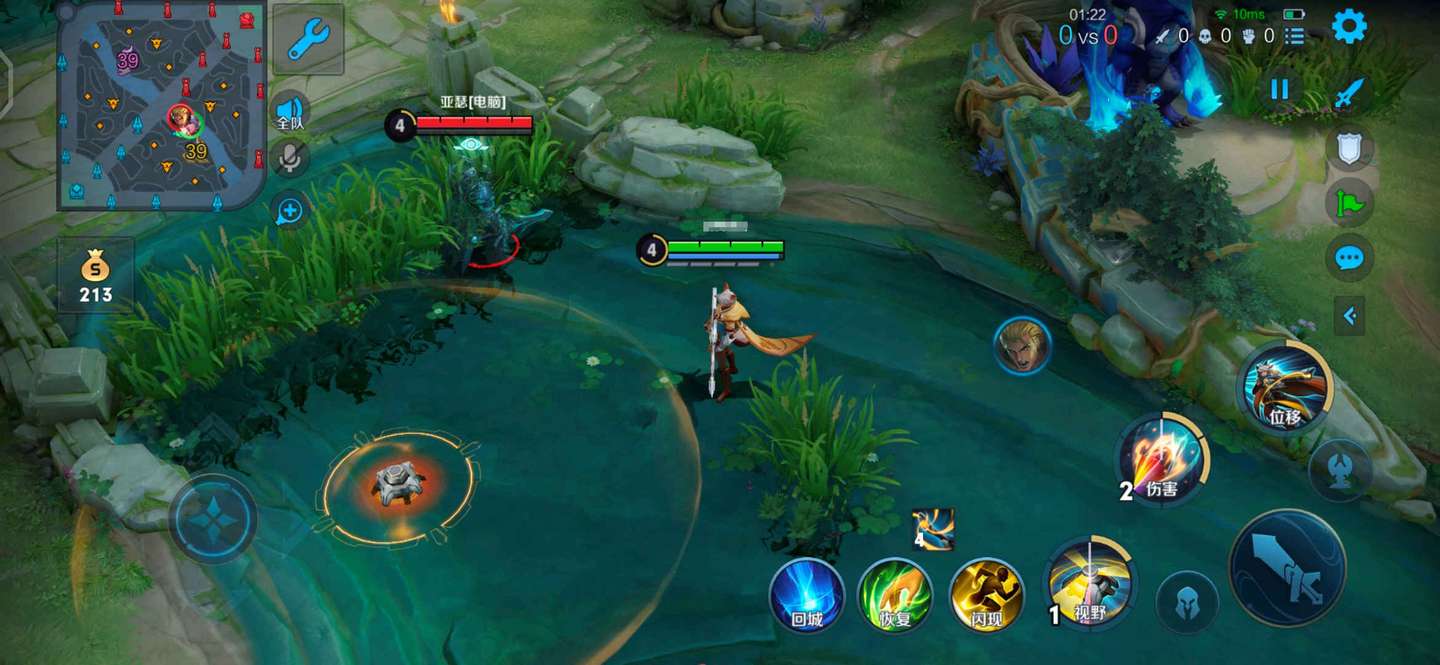Send the shield defend signal
The height and width of the screenshot is (665, 1440).
pyautogui.click(x=1349, y=149)
